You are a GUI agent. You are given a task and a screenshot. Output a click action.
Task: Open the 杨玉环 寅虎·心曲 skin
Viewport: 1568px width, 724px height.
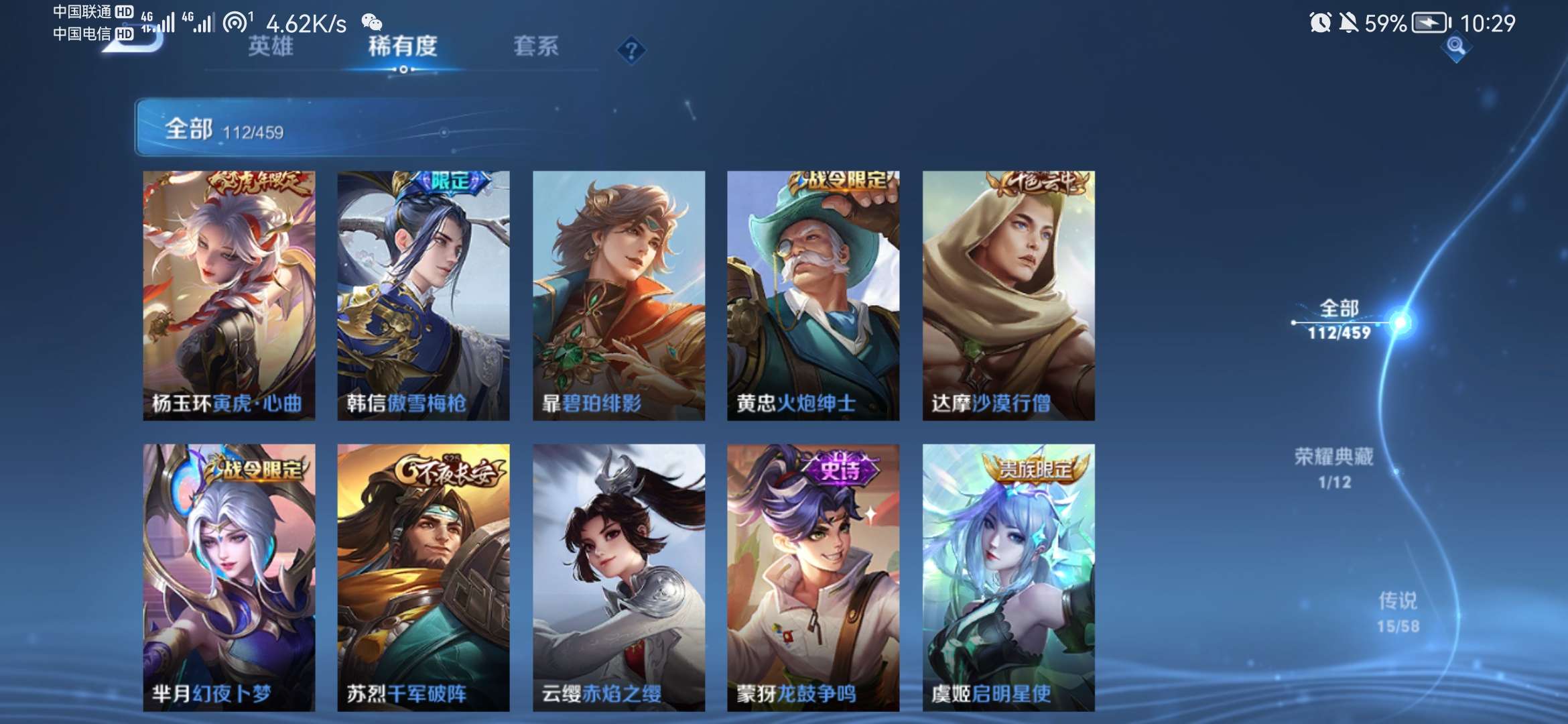229,295
